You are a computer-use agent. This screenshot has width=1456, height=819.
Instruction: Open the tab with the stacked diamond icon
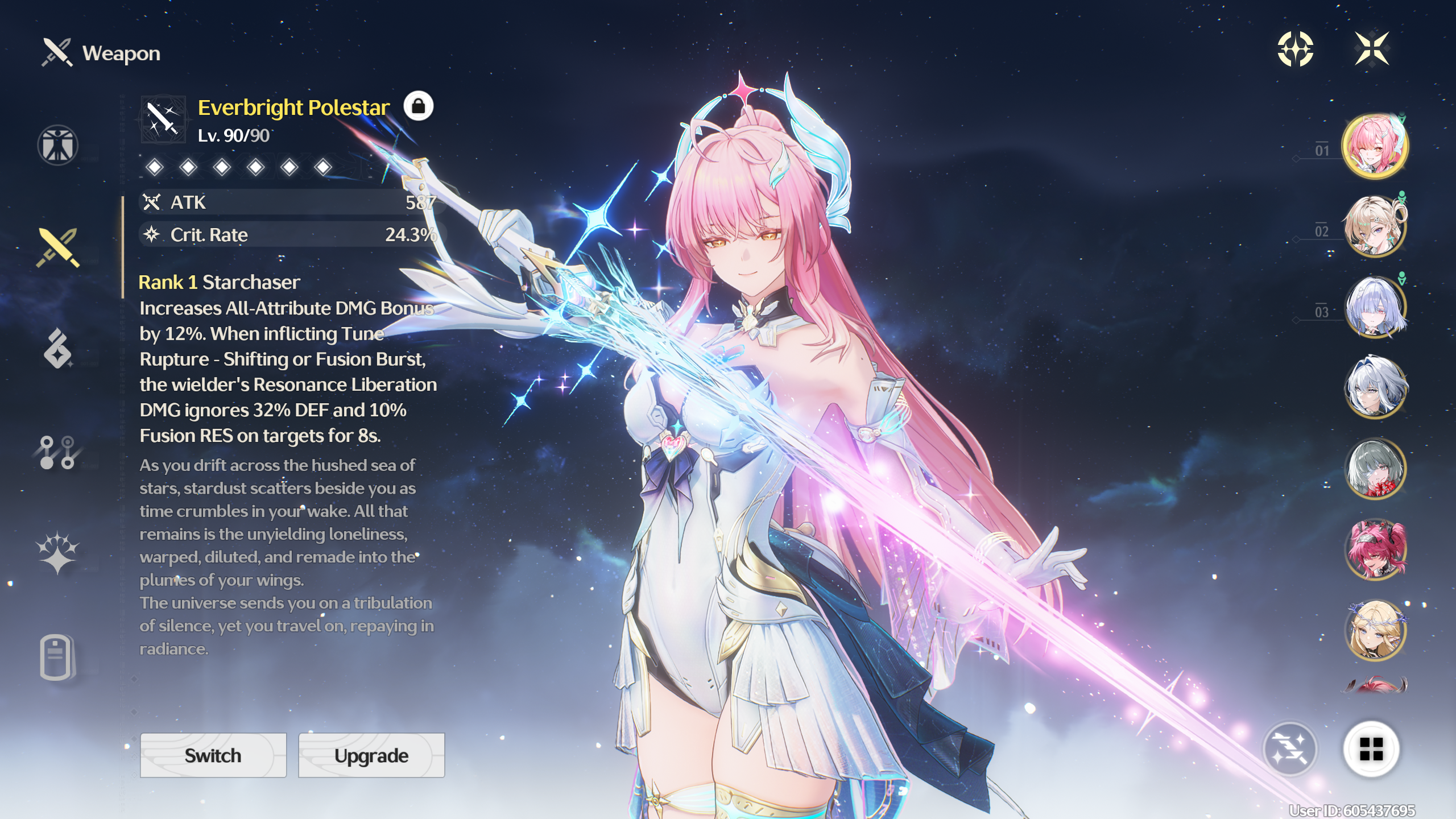click(57, 348)
